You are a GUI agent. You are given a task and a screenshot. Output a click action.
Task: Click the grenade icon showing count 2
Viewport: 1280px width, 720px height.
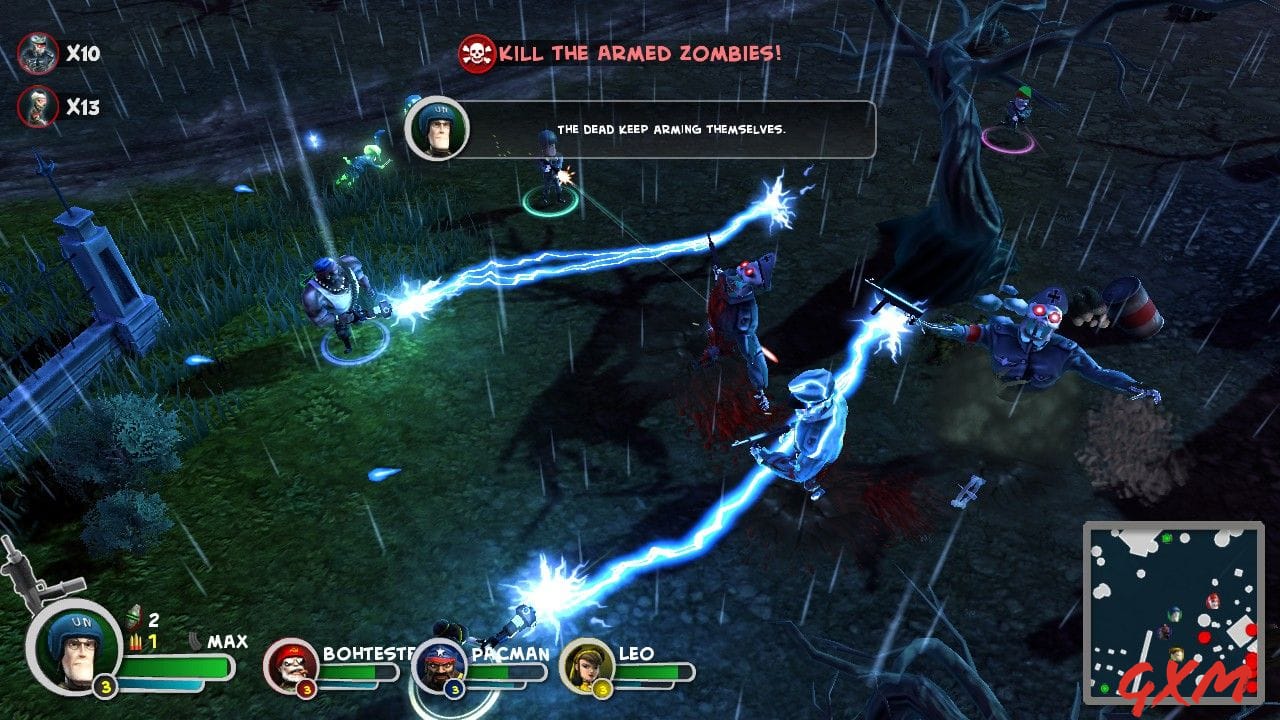tap(134, 617)
